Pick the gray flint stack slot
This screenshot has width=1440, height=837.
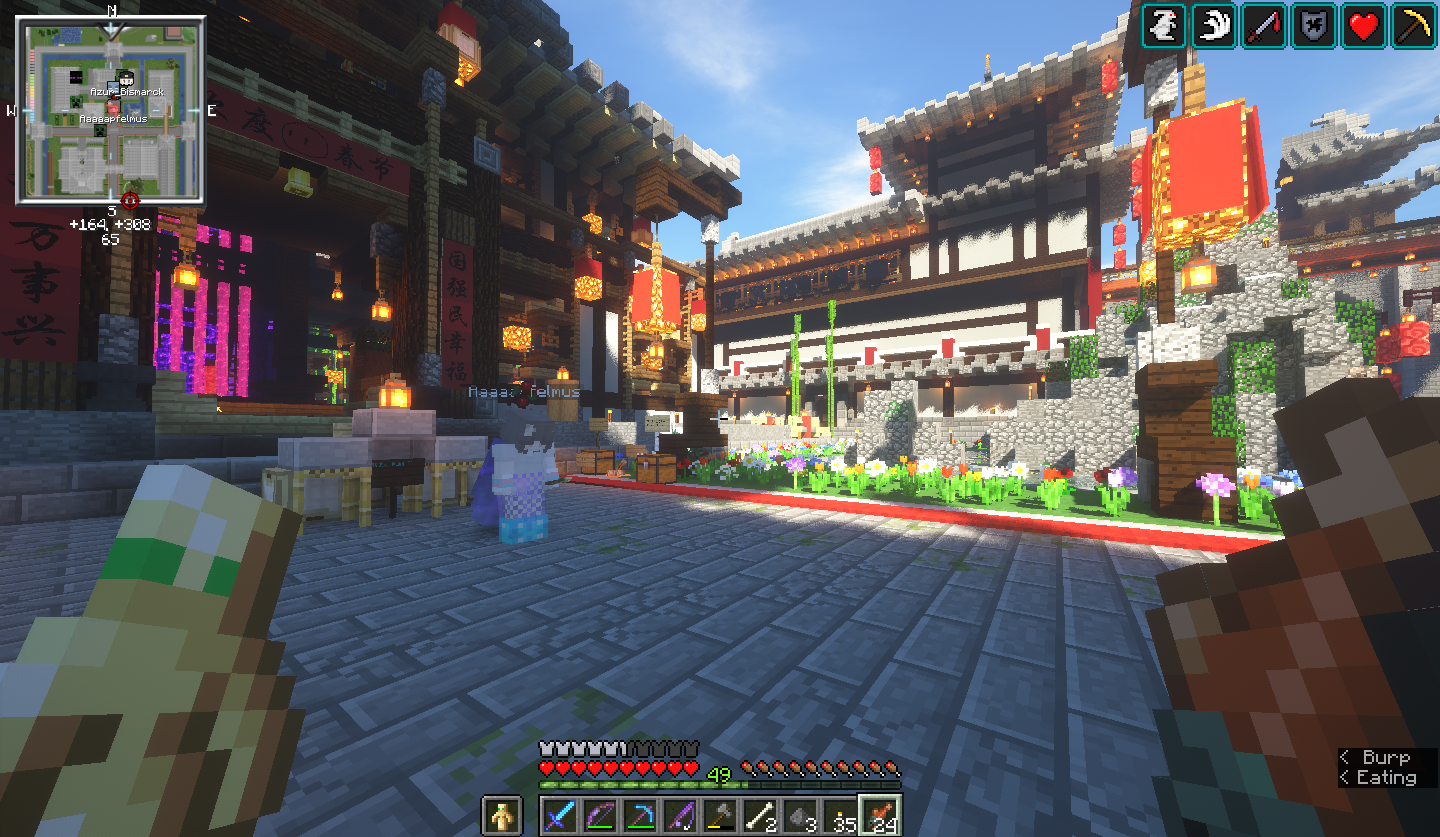coord(798,815)
